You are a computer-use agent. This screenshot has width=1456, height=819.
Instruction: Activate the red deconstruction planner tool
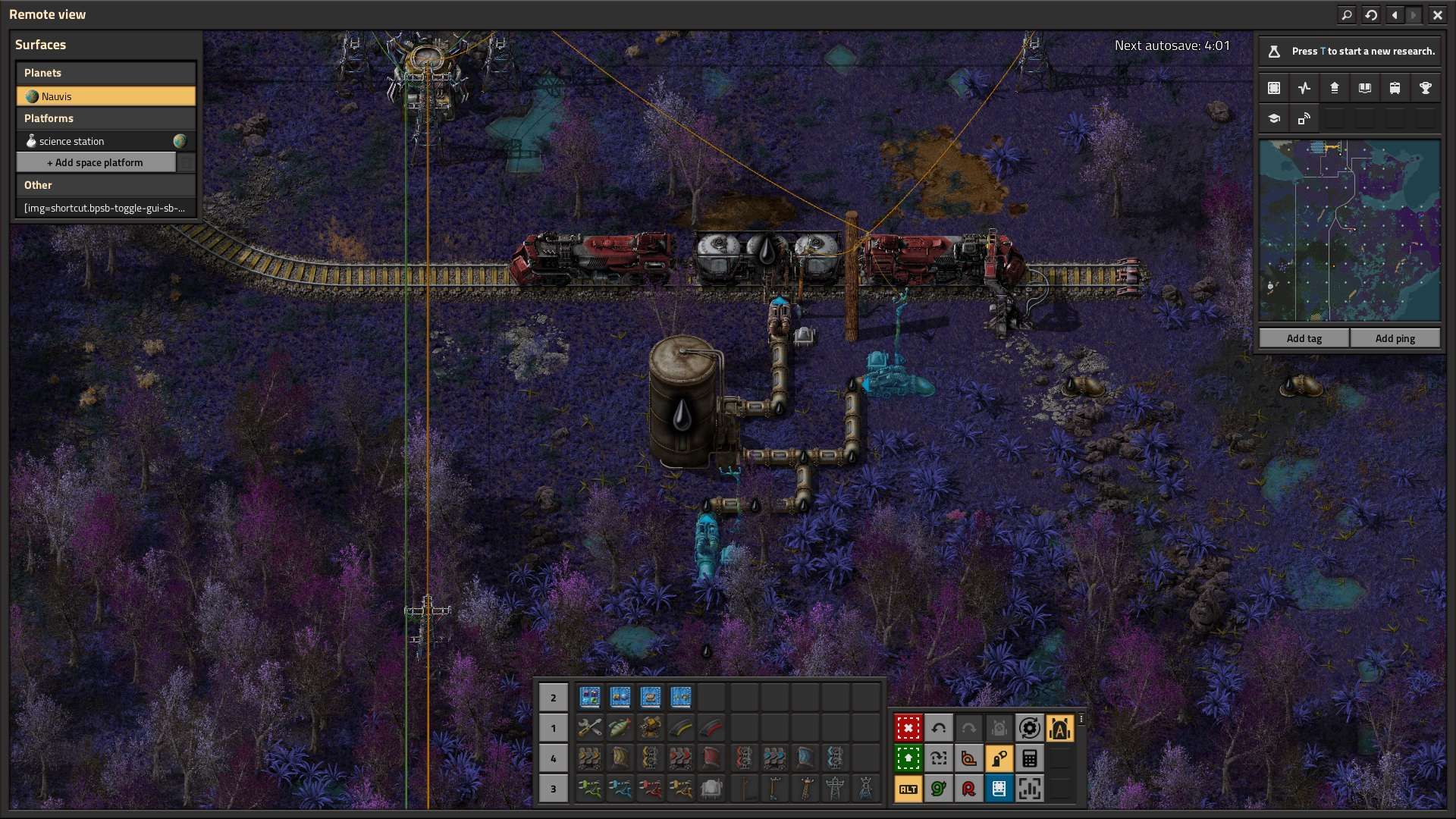908,728
